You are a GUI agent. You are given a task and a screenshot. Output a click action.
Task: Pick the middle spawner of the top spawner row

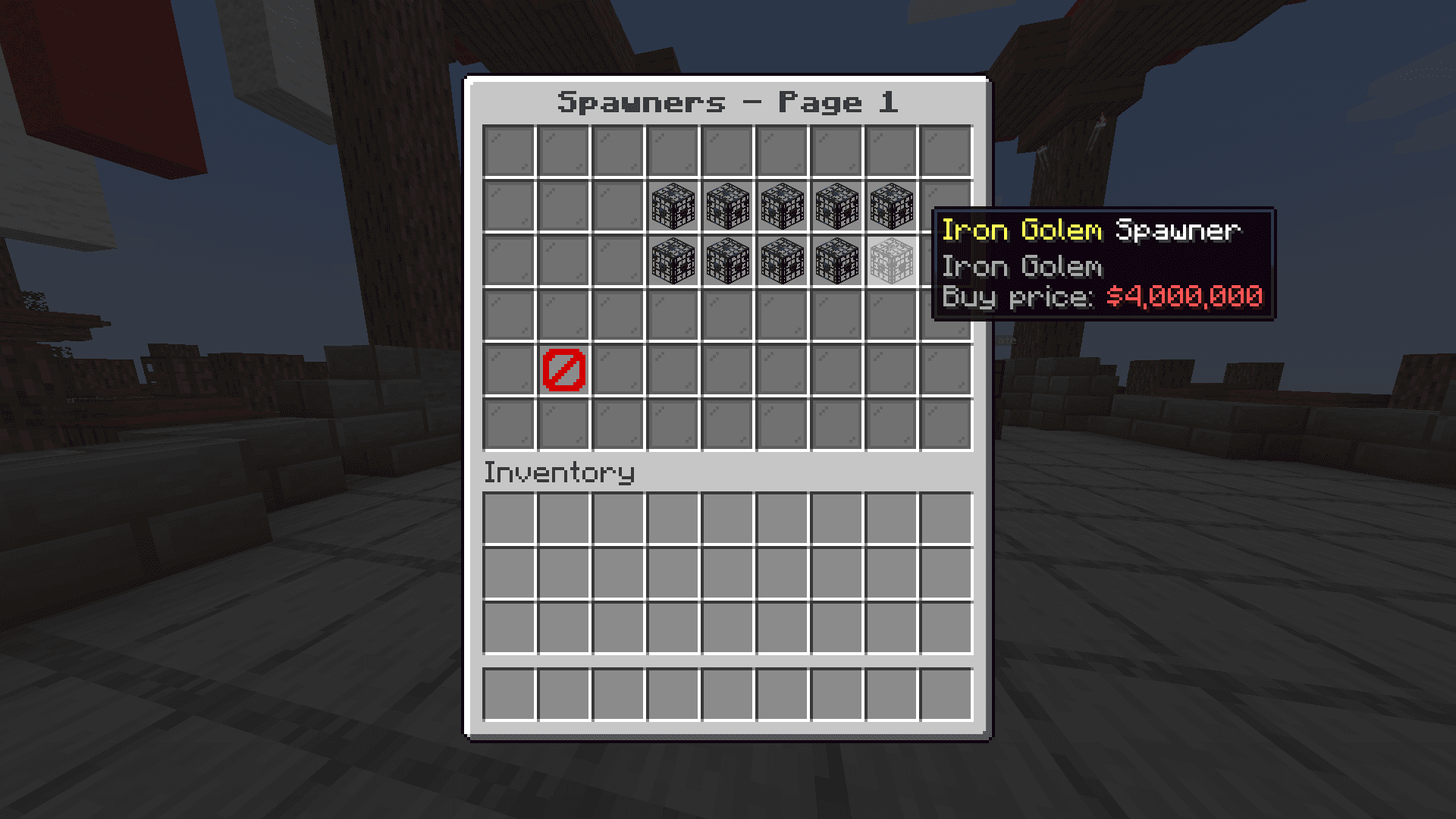click(x=783, y=206)
